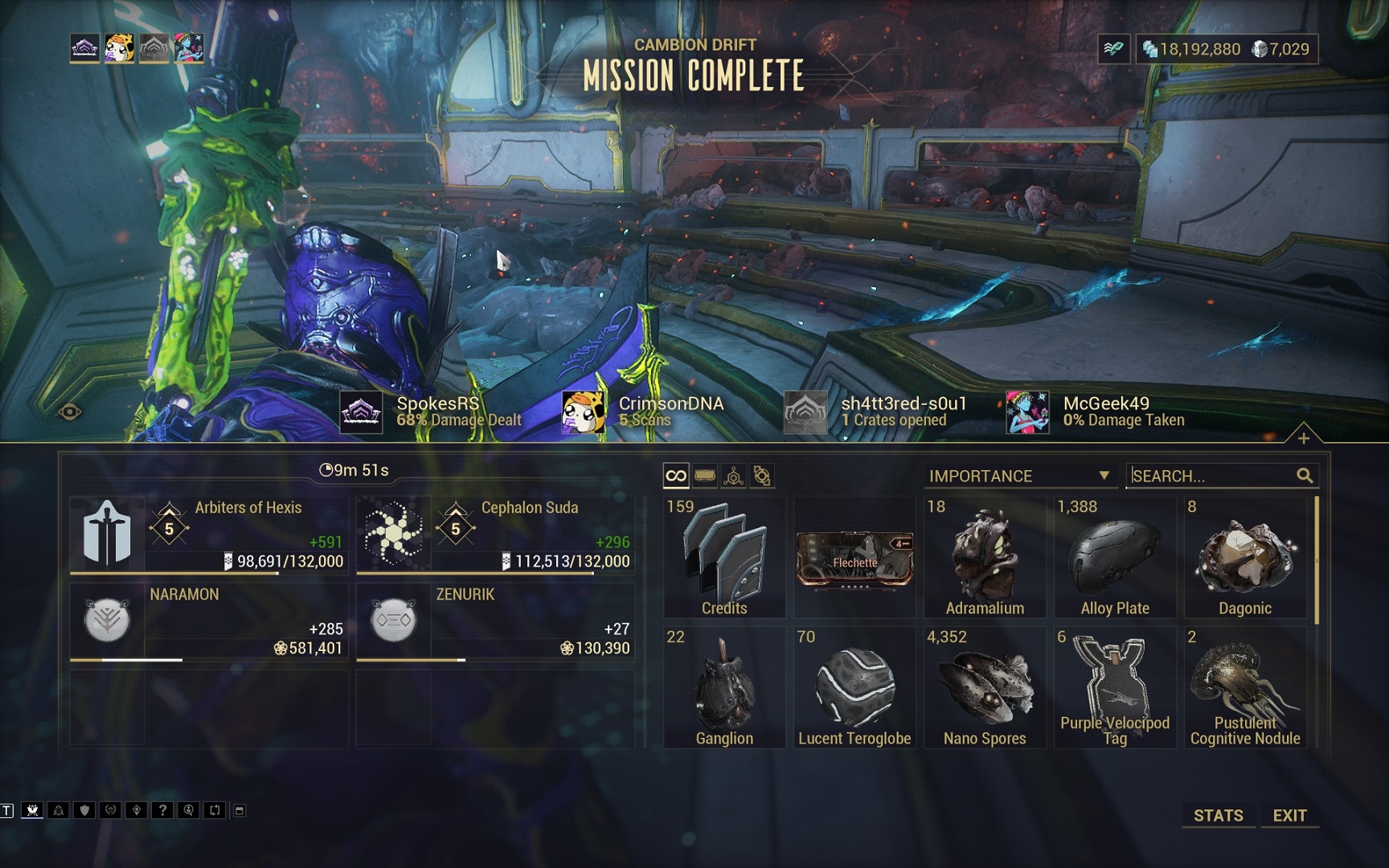Select the Adramalium reward tile

click(985, 557)
